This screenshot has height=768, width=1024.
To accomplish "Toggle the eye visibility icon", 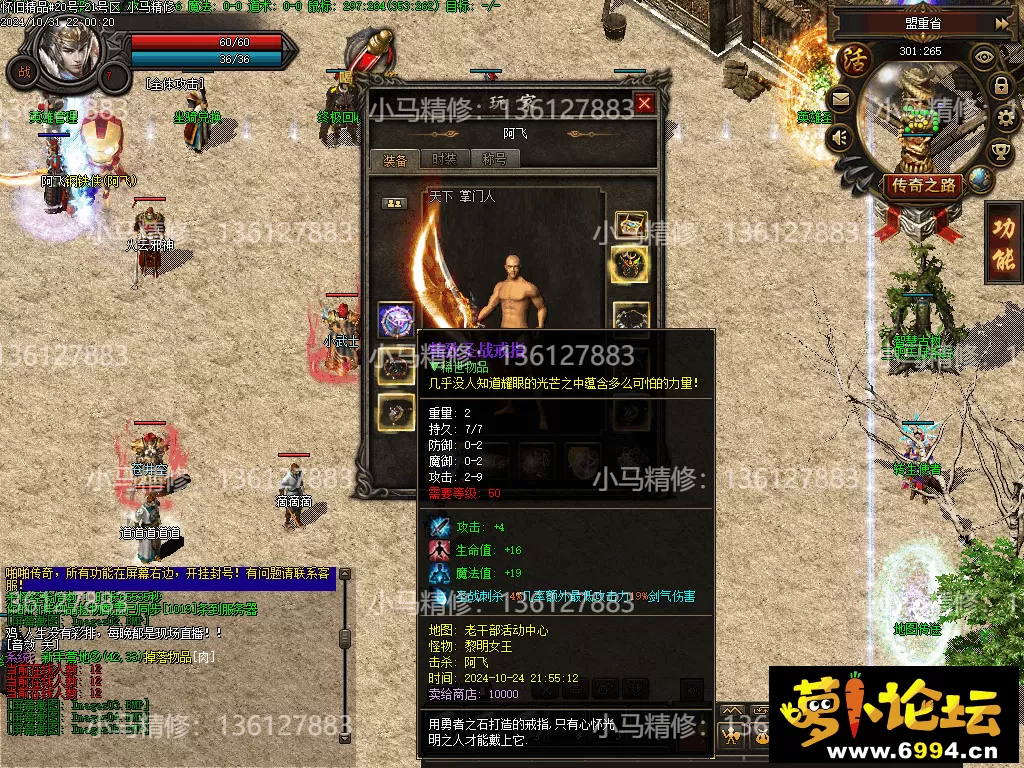I will tap(984, 57).
